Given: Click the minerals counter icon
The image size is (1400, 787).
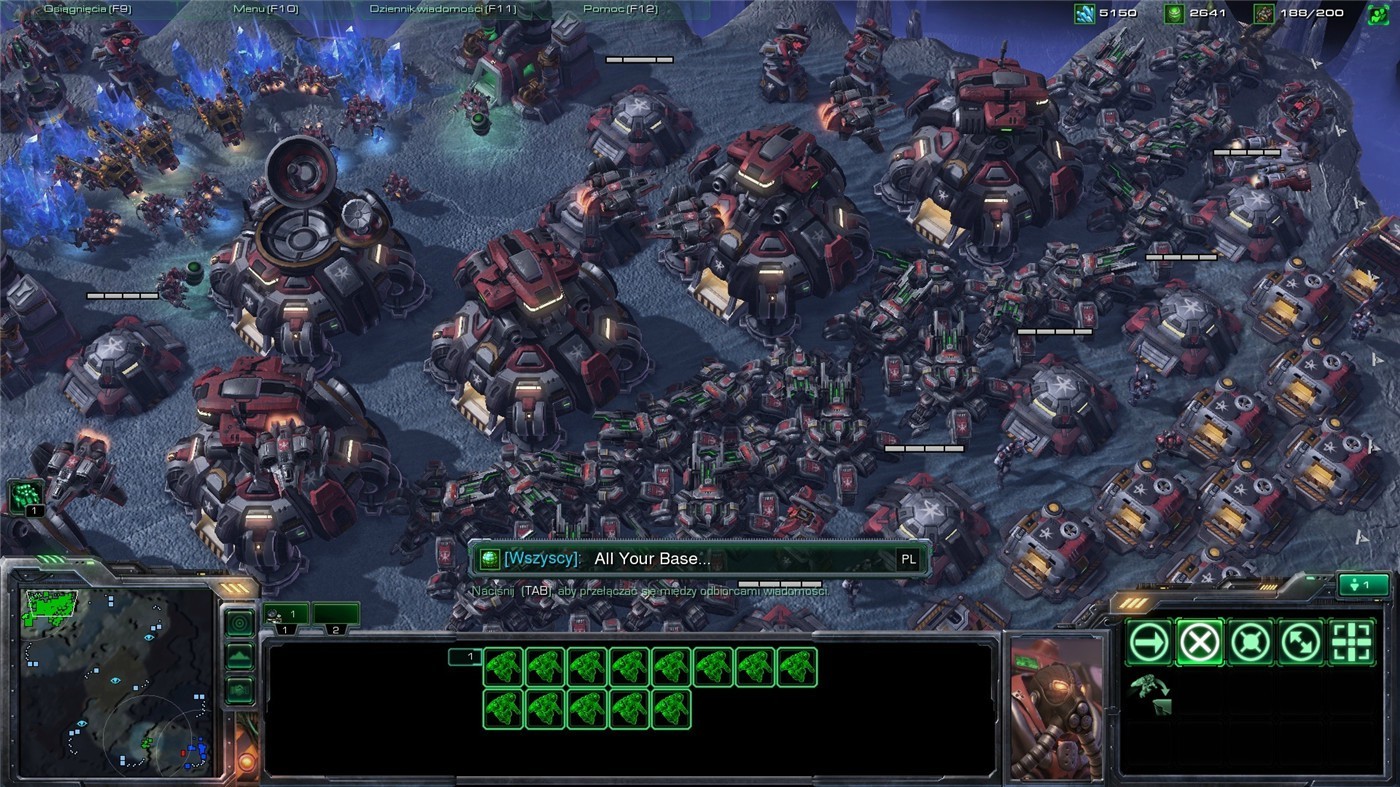Looking at the screenshot, I should 1083,13.
